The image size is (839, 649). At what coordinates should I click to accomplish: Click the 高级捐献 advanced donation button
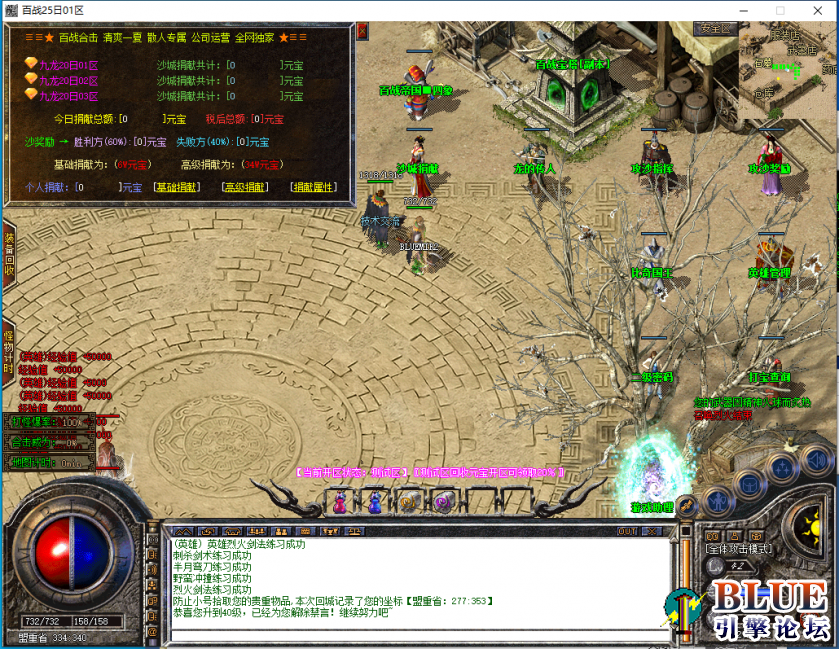coord(245,187)
